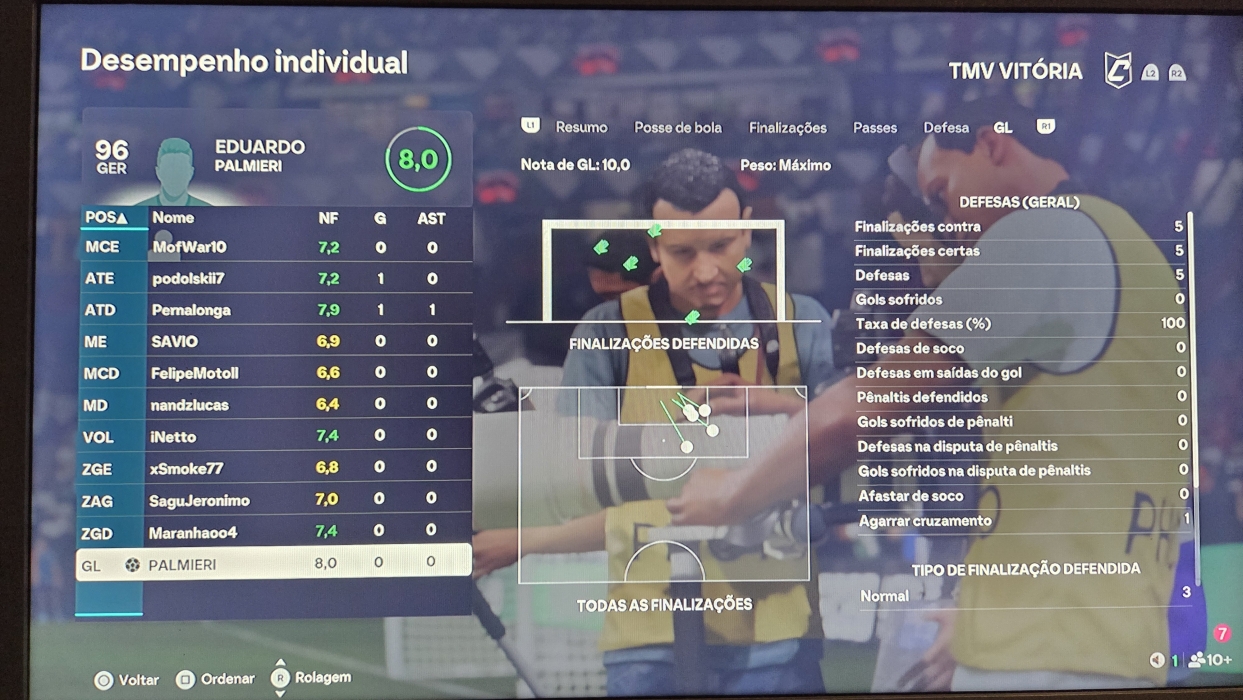Open the Defesa stats tab
This screenshot has width=1243, height=700.
(x=945, y=128)
